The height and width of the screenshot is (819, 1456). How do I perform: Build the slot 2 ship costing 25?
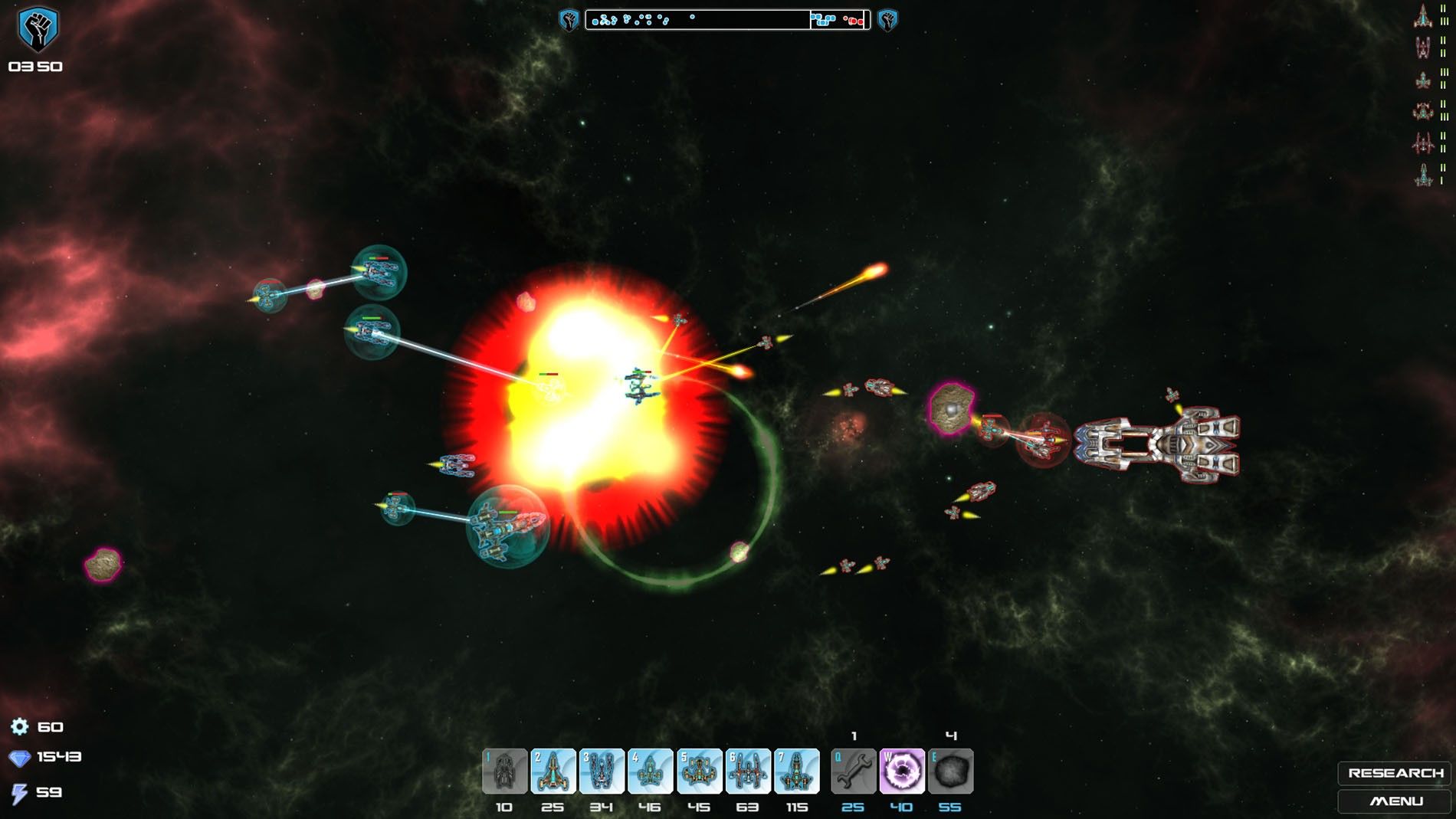coord(553,771)
